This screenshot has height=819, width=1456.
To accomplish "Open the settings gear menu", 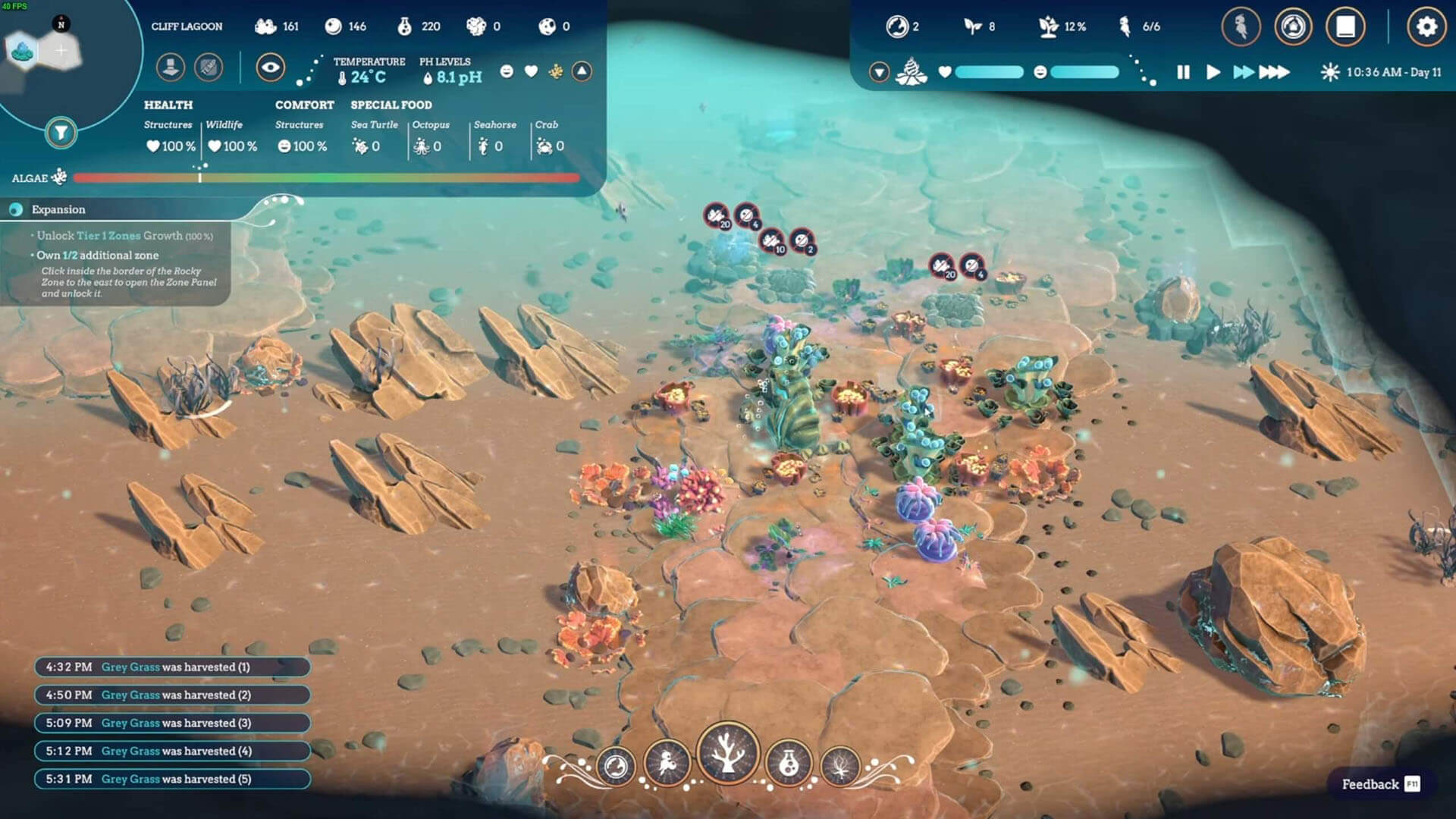I will tap(1426, 27).
